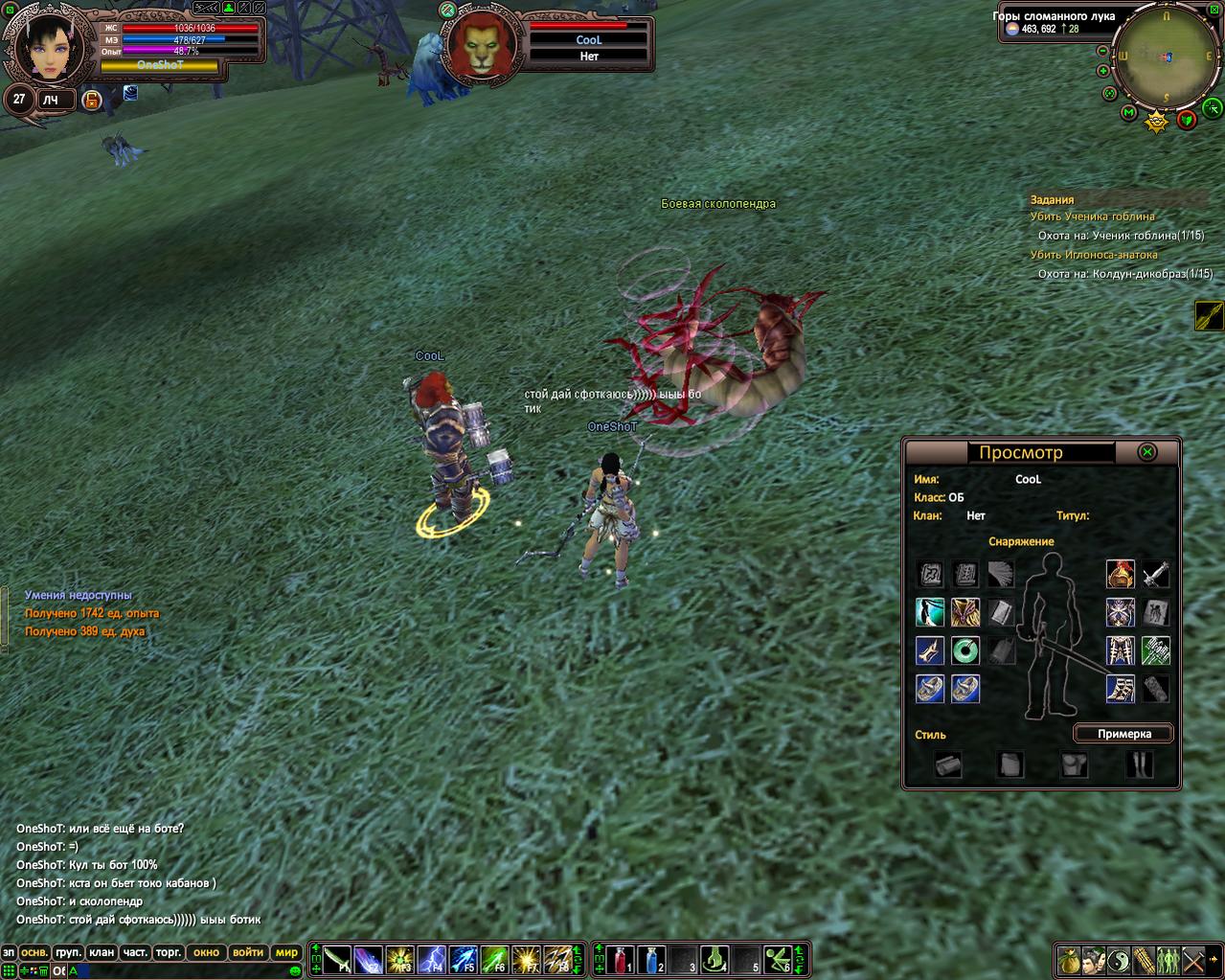1225x980 pixels.
Task: Zoom out the minimap with minus button
Action: (1103, 51)
